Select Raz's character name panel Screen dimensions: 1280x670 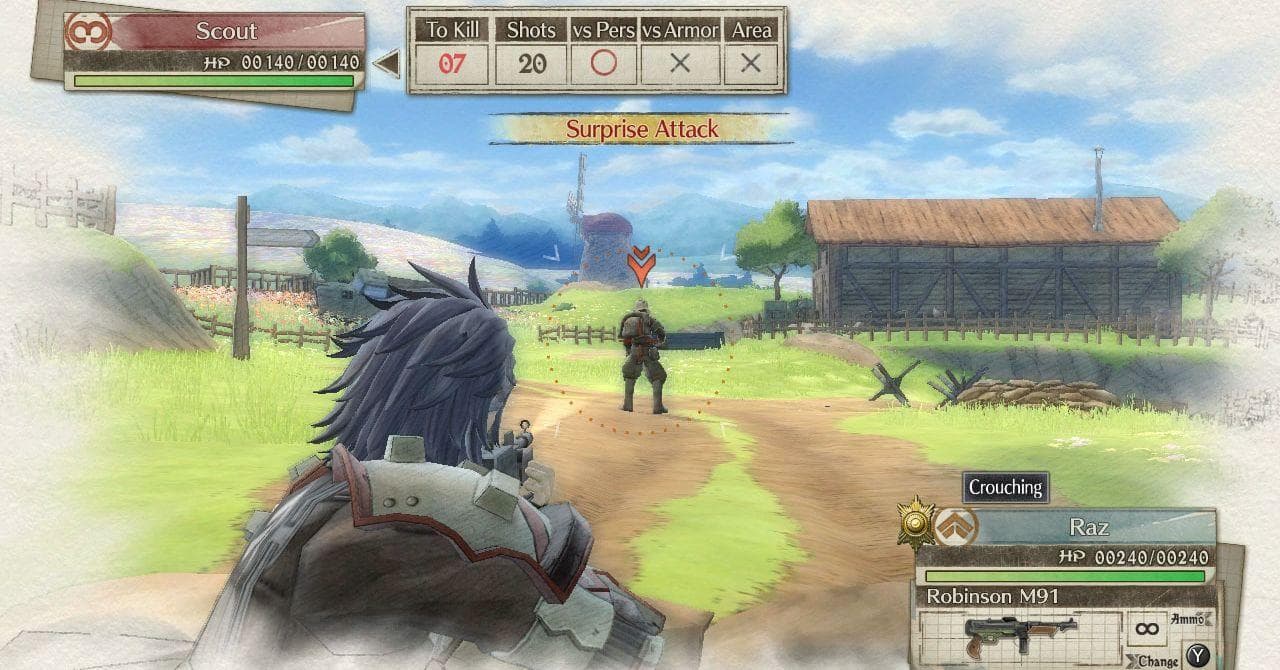pyautogui.click(x=1090, y=527)
